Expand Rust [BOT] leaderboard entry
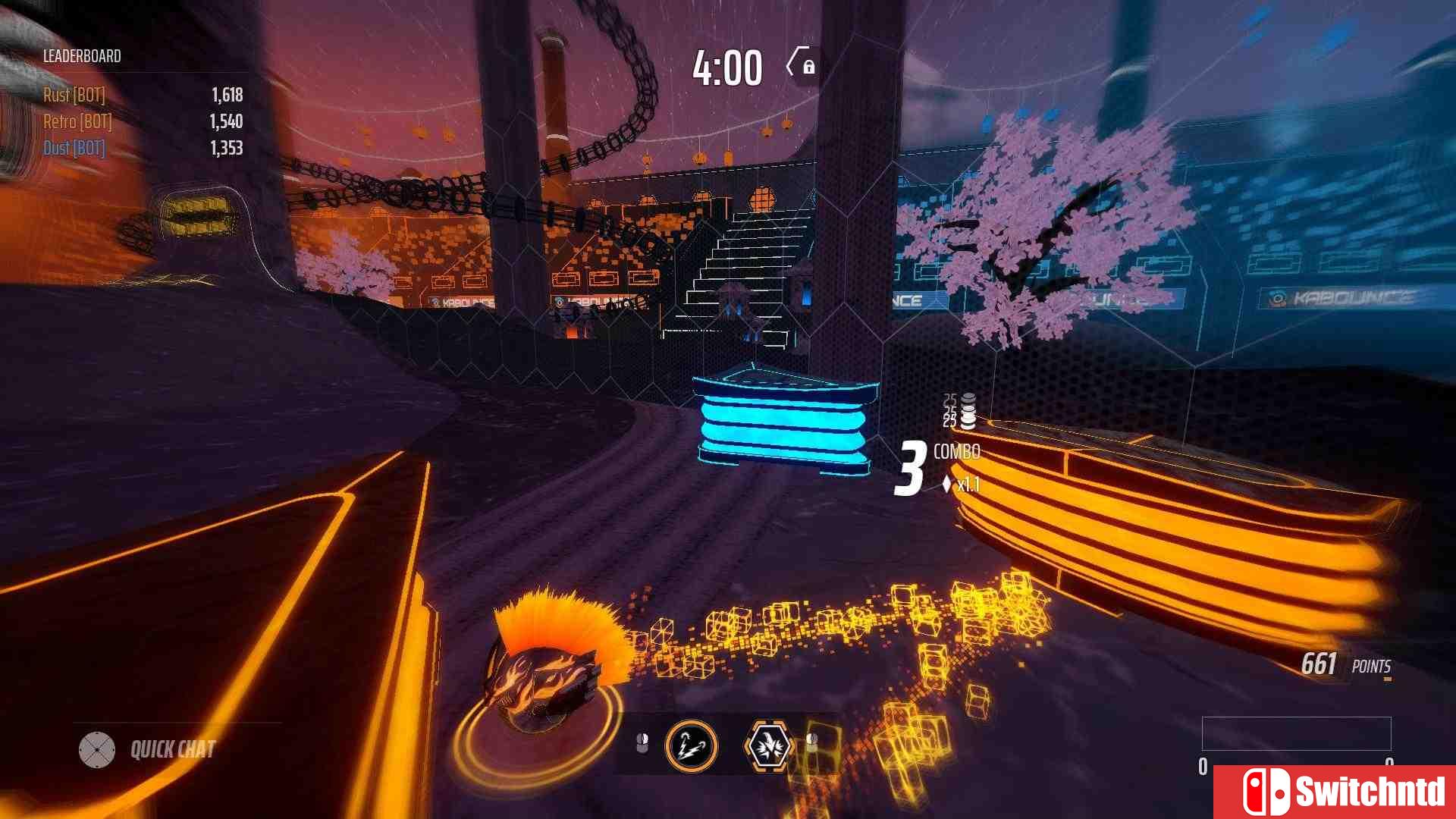Screen dimensions: 1456x819 pyautogui.click(x=74, y=96)
